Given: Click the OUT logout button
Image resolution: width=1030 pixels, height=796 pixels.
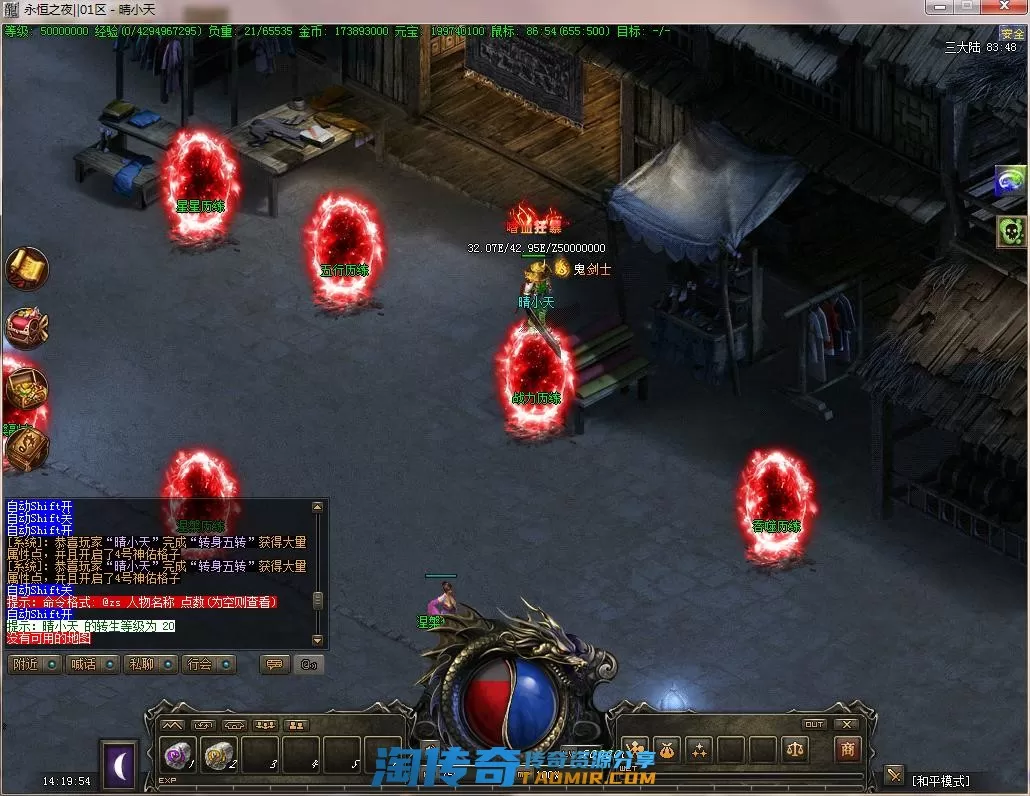Looking at the screenshot, I should [x=814, y=724].
